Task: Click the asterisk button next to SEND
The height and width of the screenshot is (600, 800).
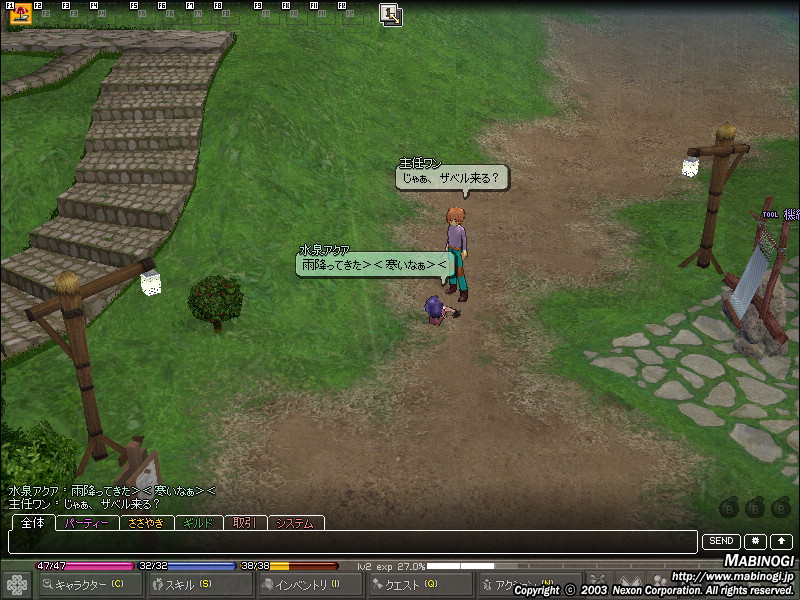Action: tap(755, 542)
